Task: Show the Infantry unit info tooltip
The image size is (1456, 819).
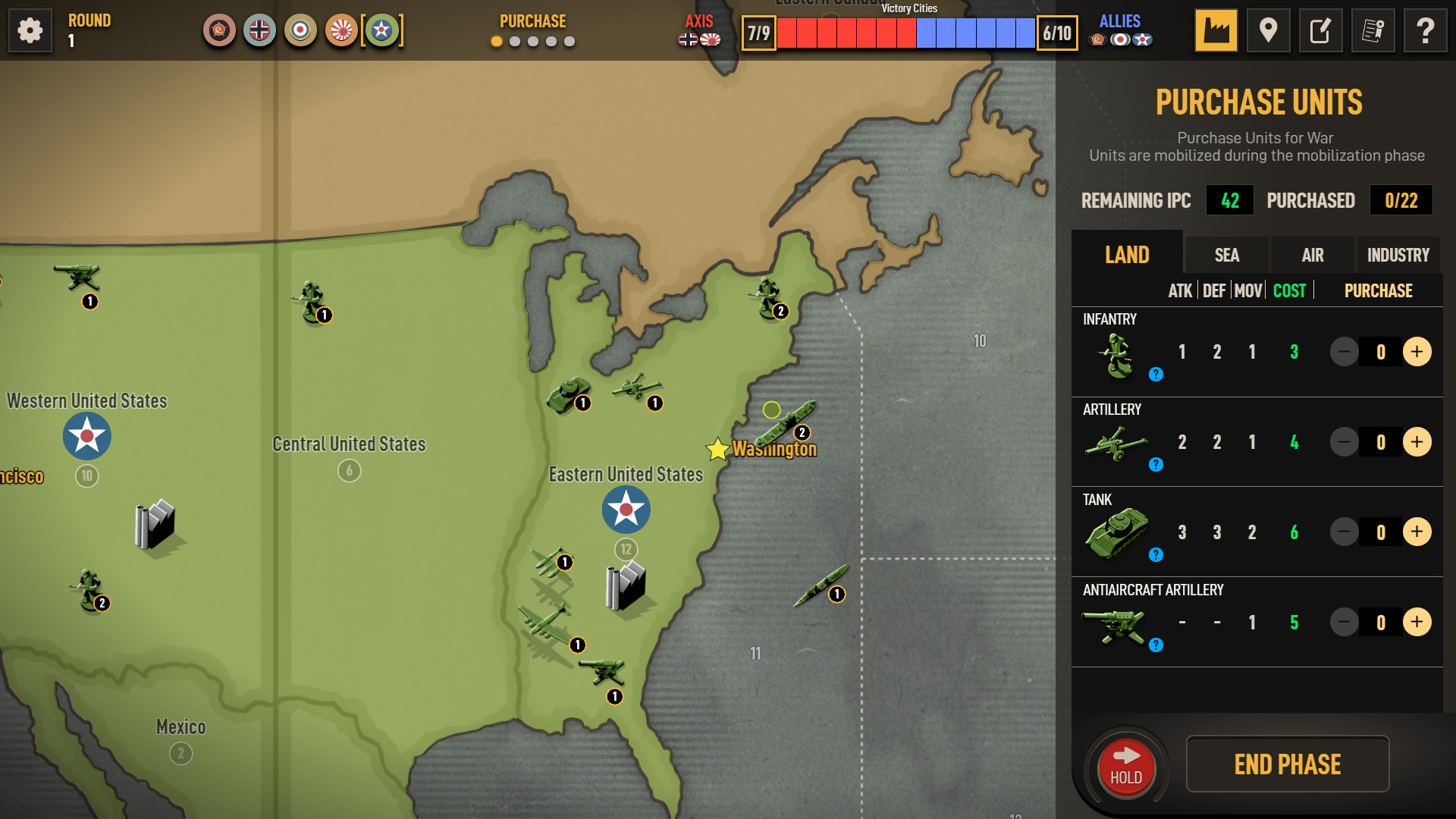Action: point(1156,374)
